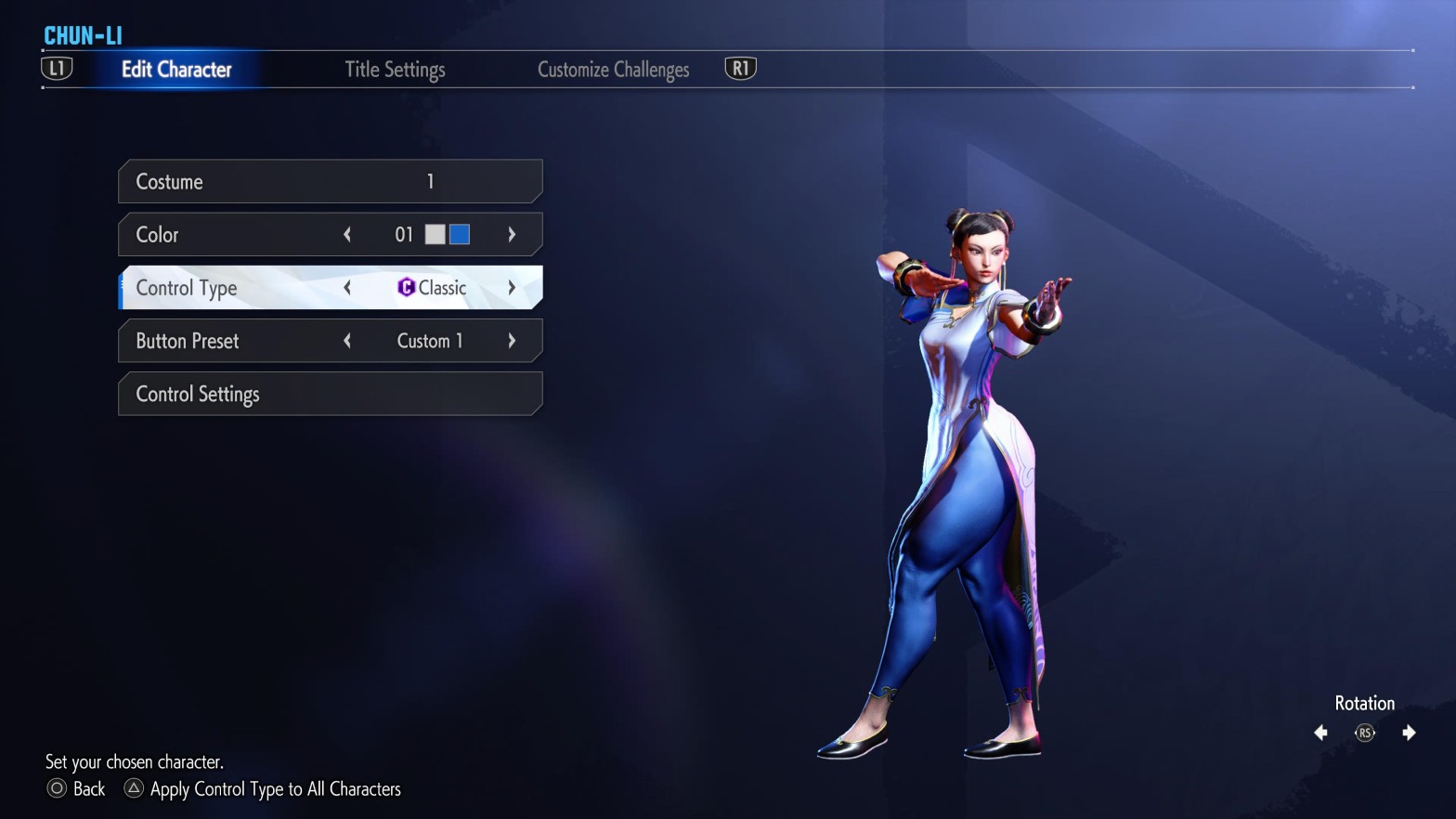Select the Edit Character tab

point(176,69)
